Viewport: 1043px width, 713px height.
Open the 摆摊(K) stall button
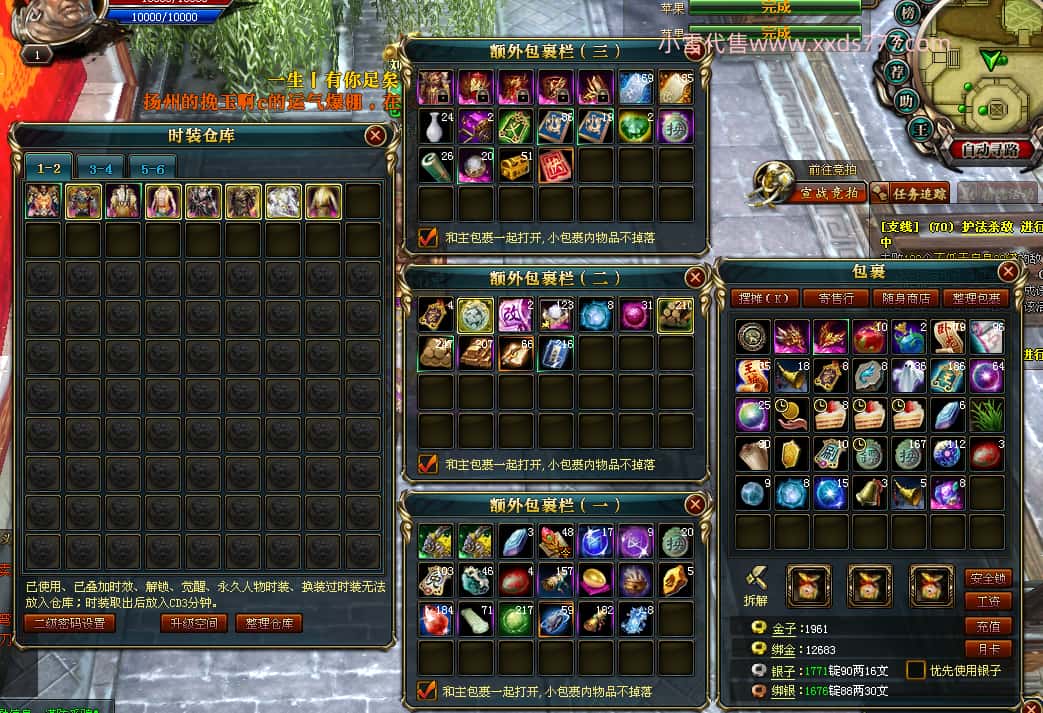[x=764, y=297]
